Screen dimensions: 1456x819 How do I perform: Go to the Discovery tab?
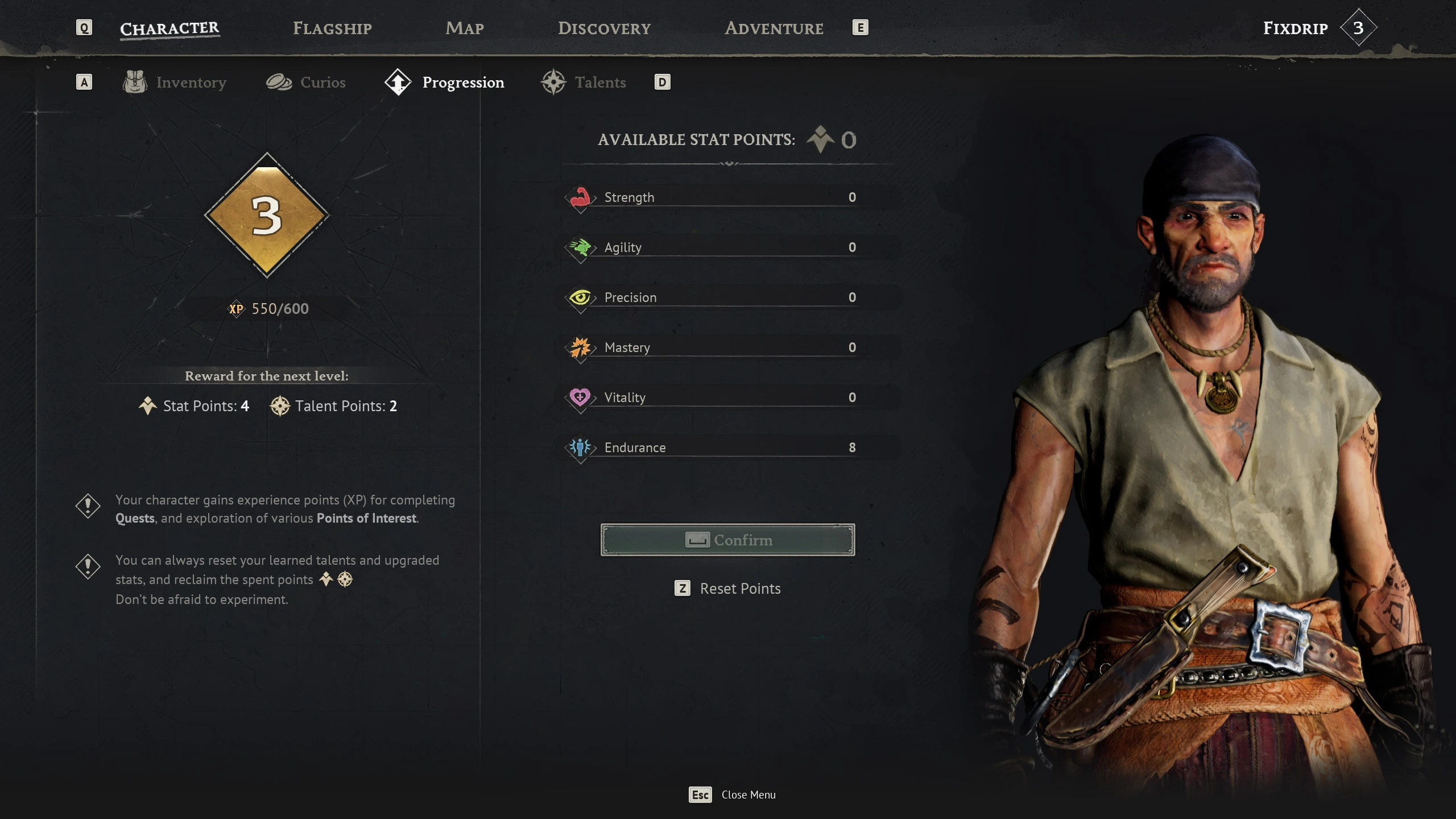pyautogui.click(x=604, y=28)
